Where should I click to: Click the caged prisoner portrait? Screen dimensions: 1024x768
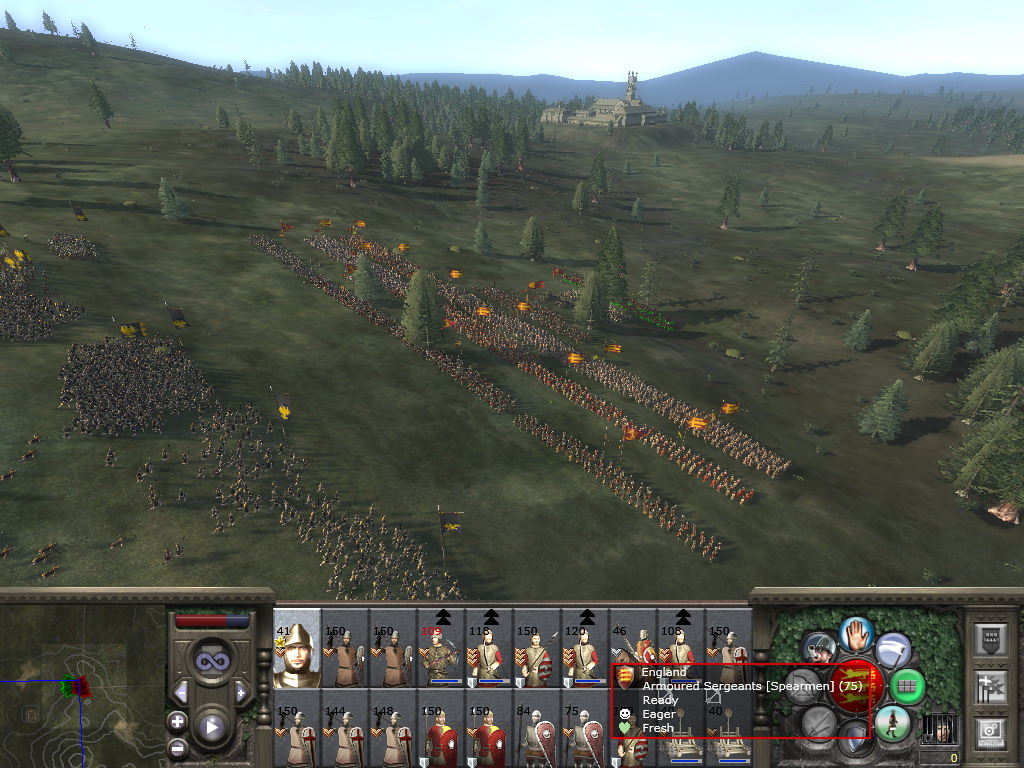pyautogui.click(x=938, y=728)
